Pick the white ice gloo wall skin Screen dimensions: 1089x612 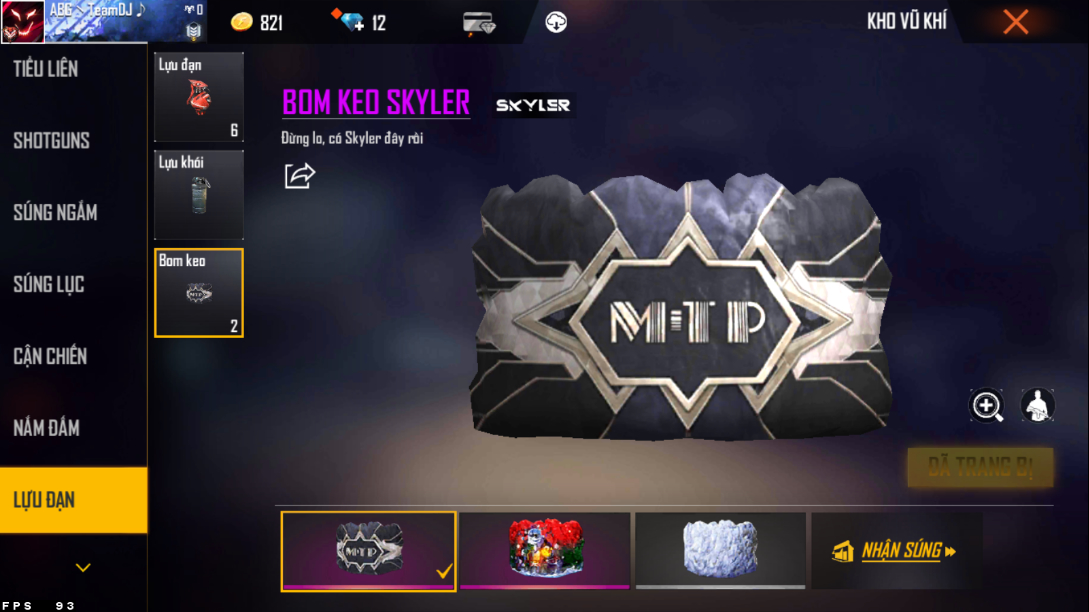click(x=720, y=549)
